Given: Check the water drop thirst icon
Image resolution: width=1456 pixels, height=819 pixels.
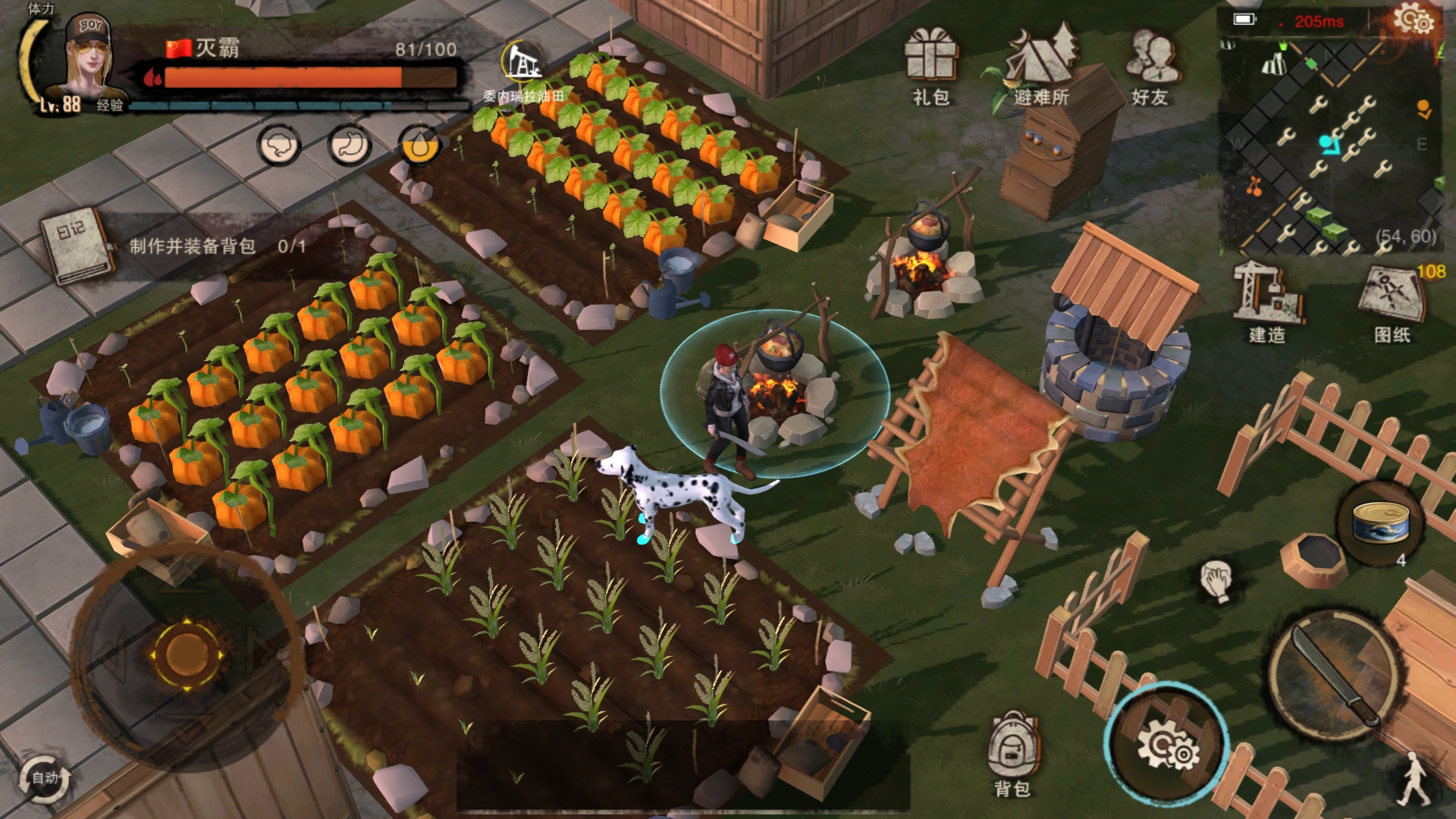Looking at the screenshot, I should (x=419, y=145).
